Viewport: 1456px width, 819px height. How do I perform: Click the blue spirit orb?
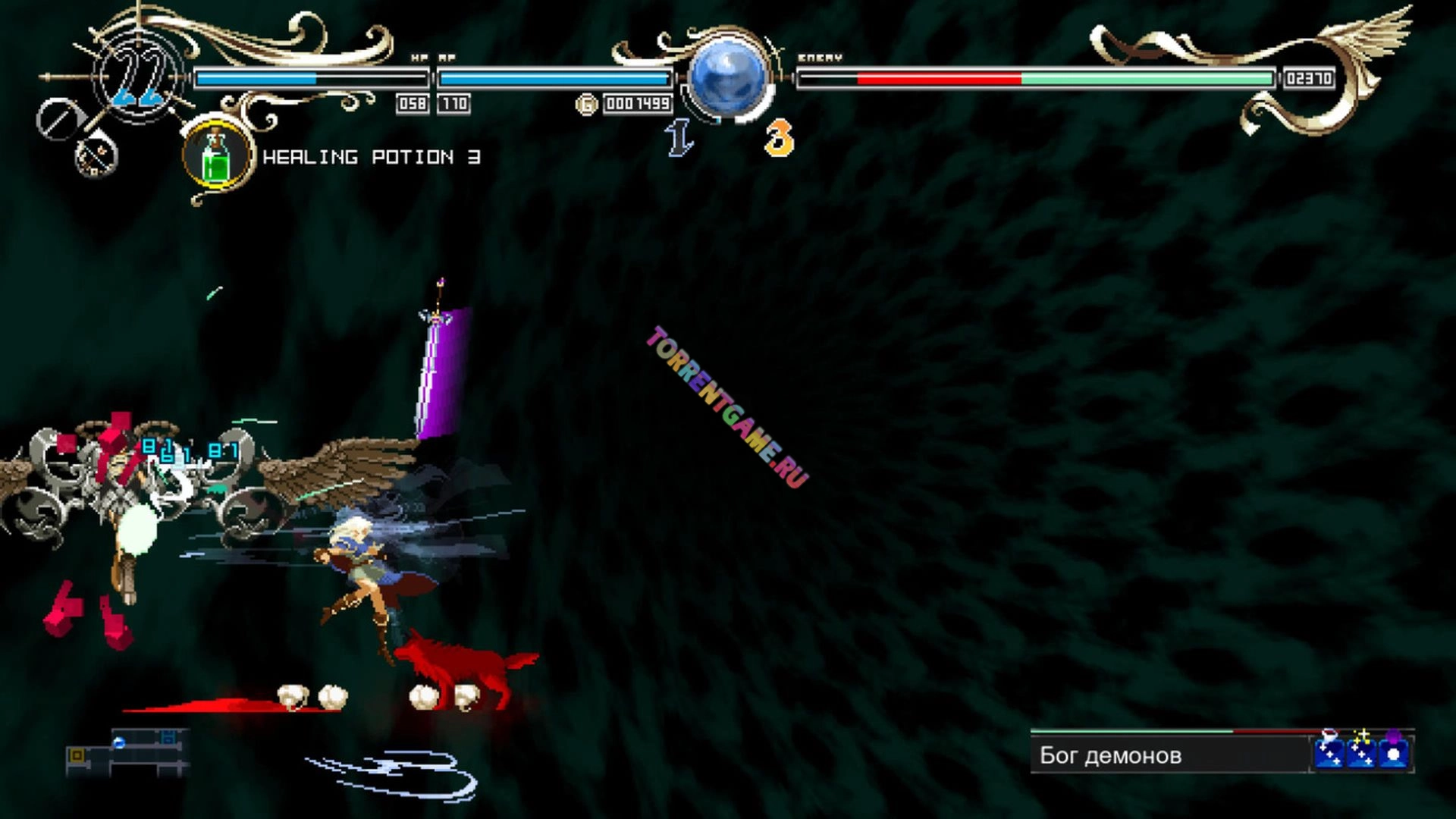click(x=728, y=78)
